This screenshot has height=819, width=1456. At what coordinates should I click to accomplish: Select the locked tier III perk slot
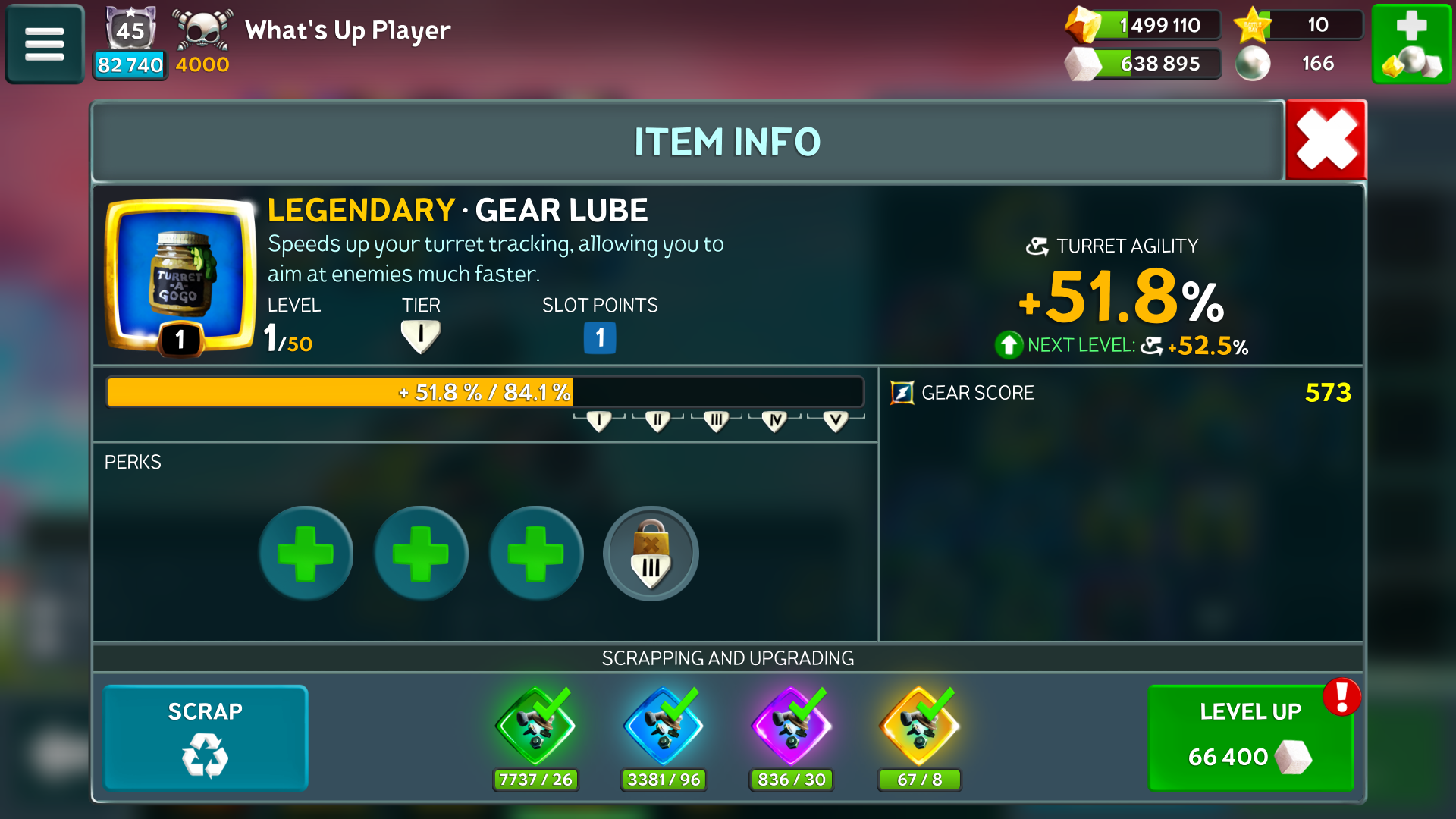coord(651,554)
